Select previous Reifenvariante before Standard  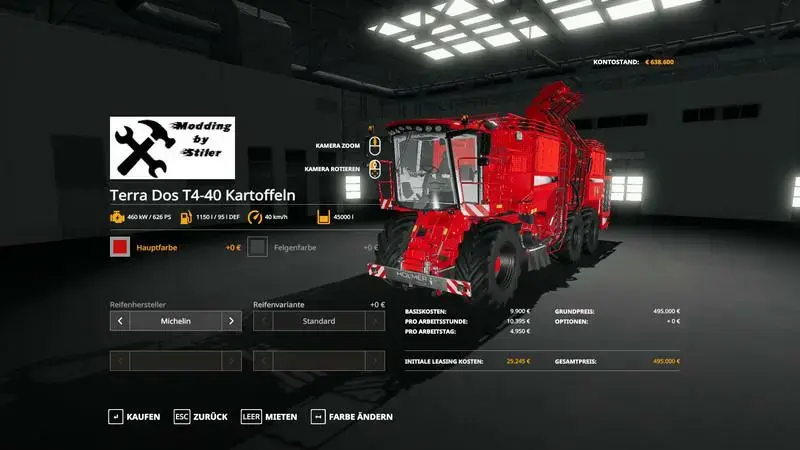coord(263,321)
